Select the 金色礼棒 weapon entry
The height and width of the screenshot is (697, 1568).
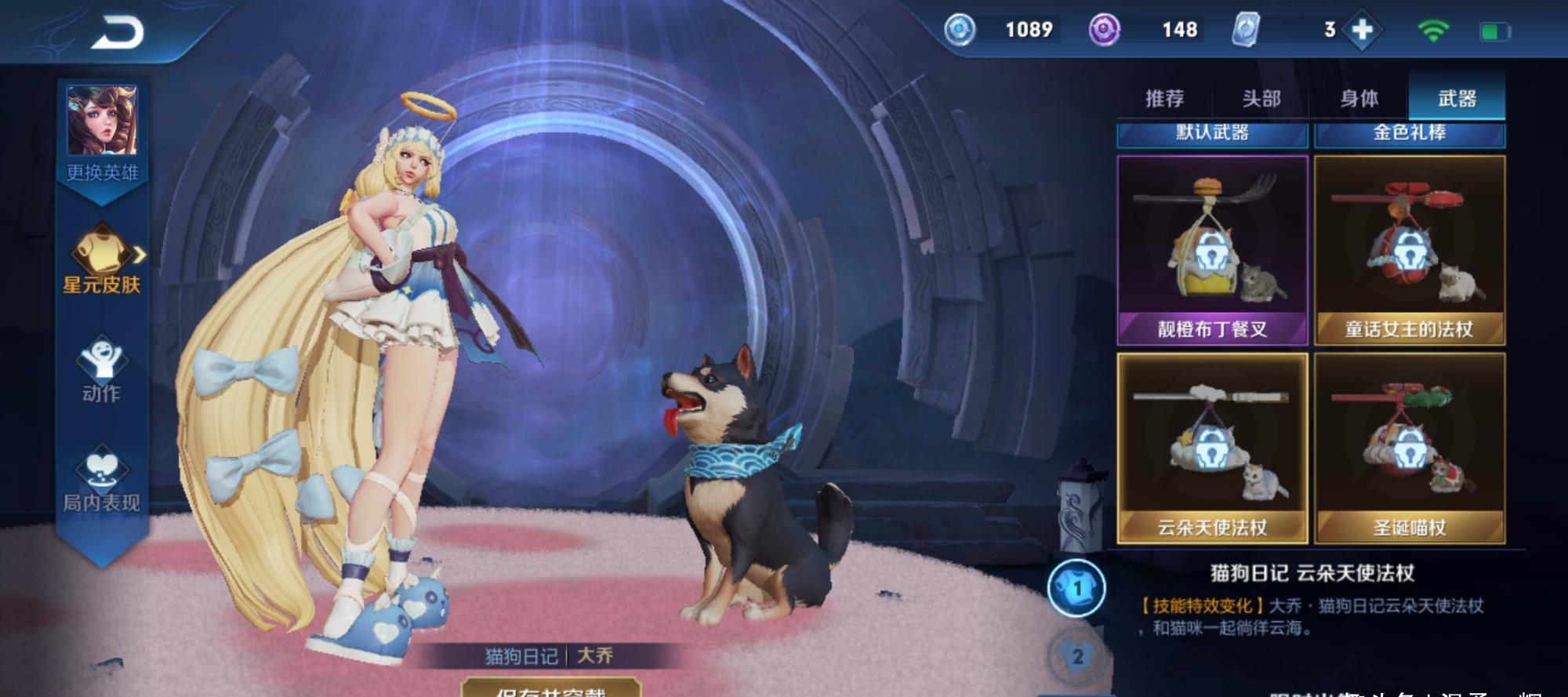[x=1409, y=134]
